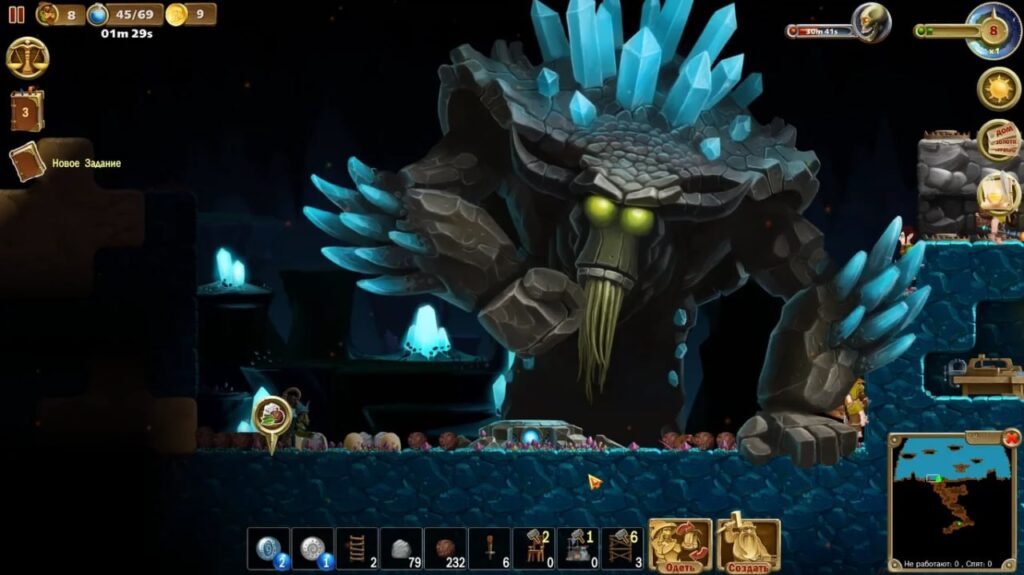Select the torch slot with 6
The width and height of the screenshot is (1024, 575).
[489, 549]
